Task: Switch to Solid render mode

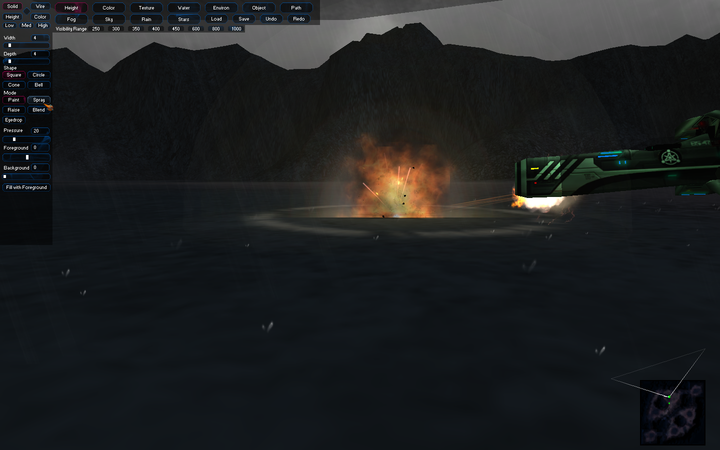Action: (13, 6)
